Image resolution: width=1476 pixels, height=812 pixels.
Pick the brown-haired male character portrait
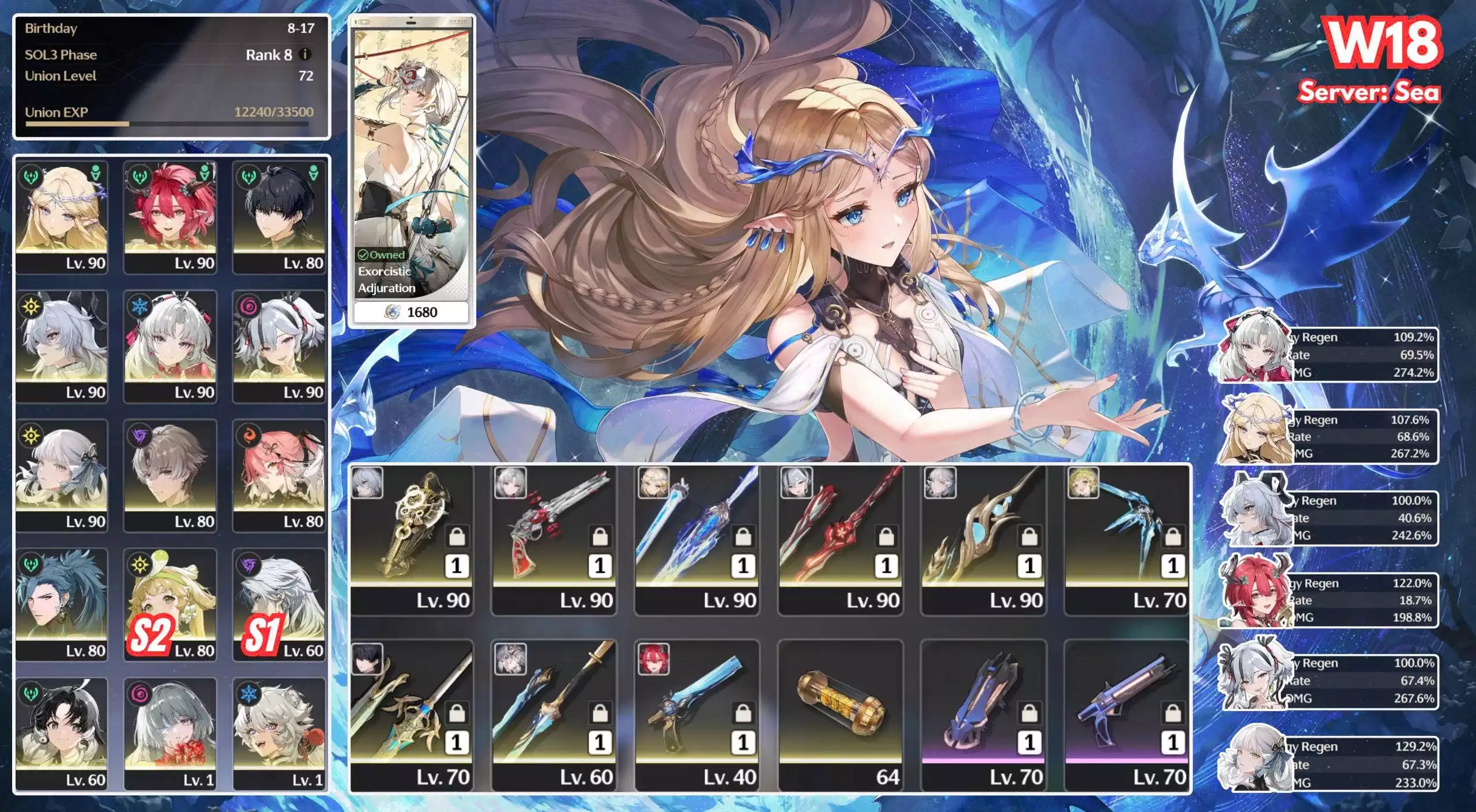171,474
